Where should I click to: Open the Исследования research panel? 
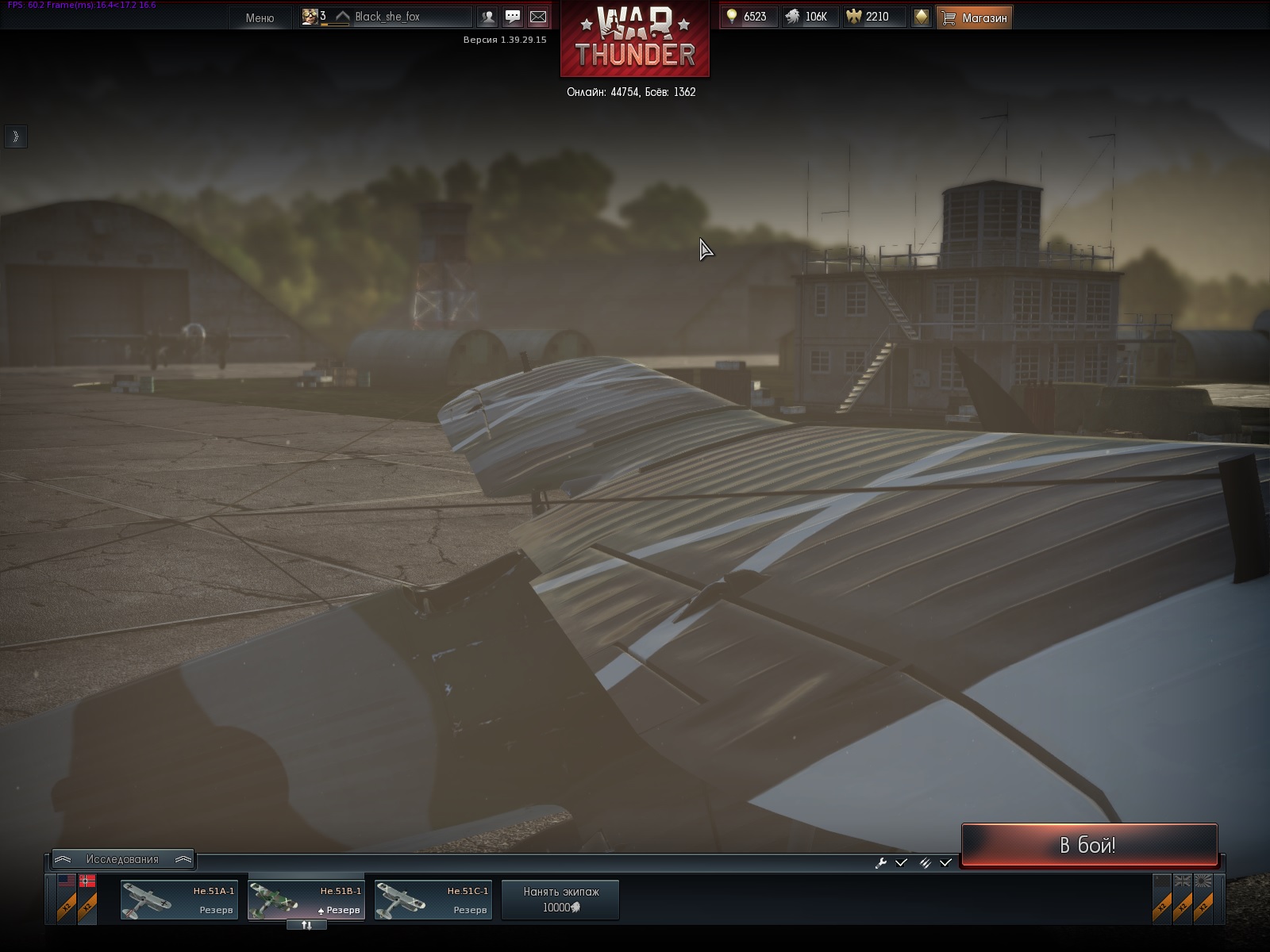point(122,859)
